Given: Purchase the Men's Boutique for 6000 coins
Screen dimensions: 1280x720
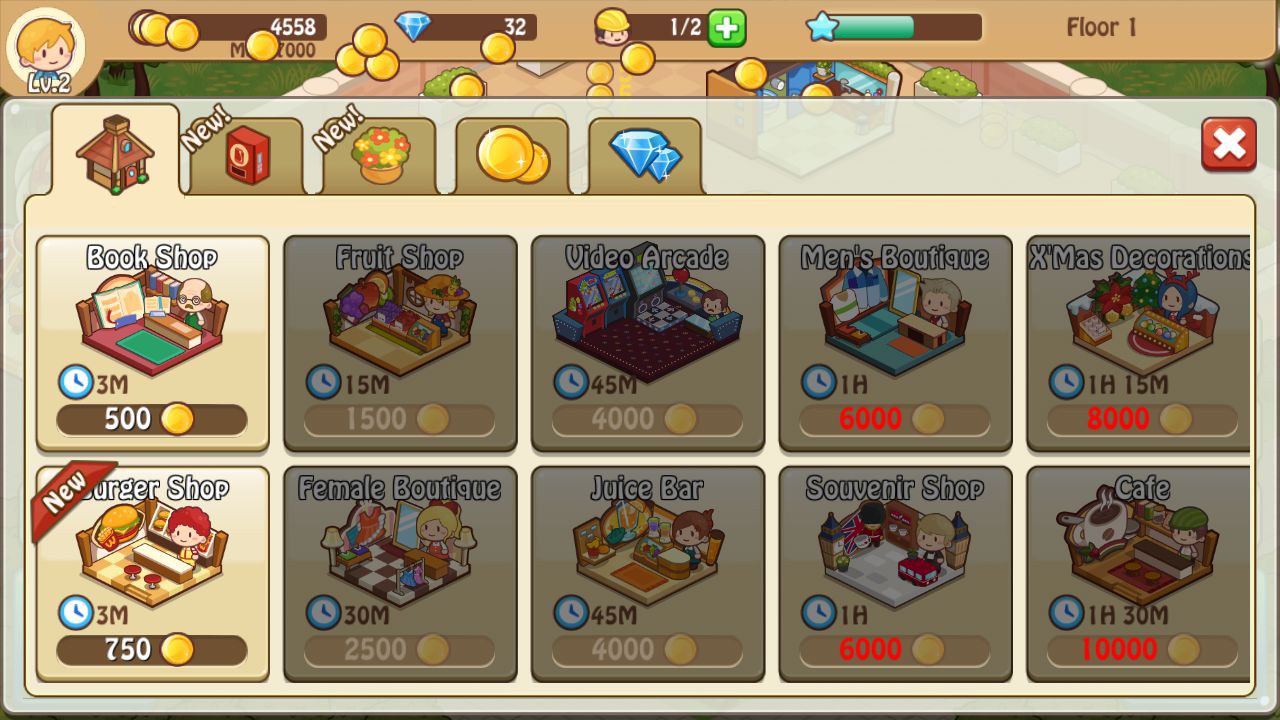Looking at the screenshot, I should point(893,419).
